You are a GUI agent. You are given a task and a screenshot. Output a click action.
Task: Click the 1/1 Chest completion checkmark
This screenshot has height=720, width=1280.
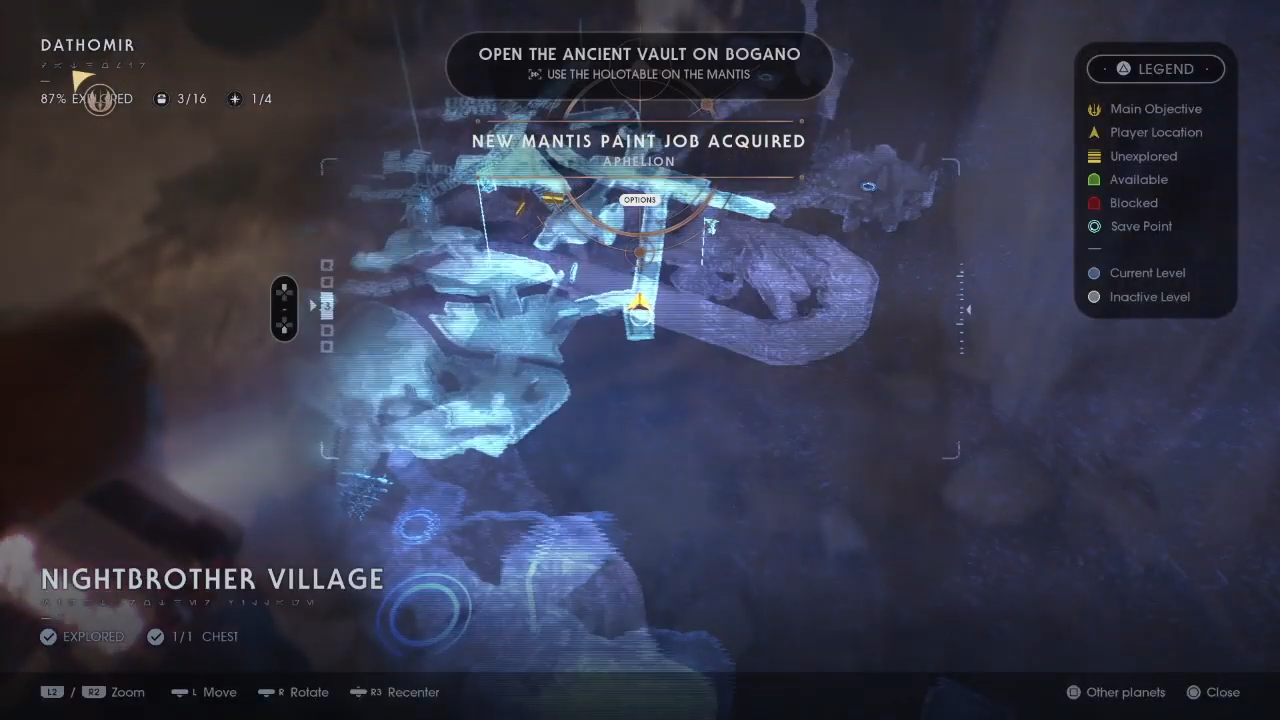click(156, 636)
